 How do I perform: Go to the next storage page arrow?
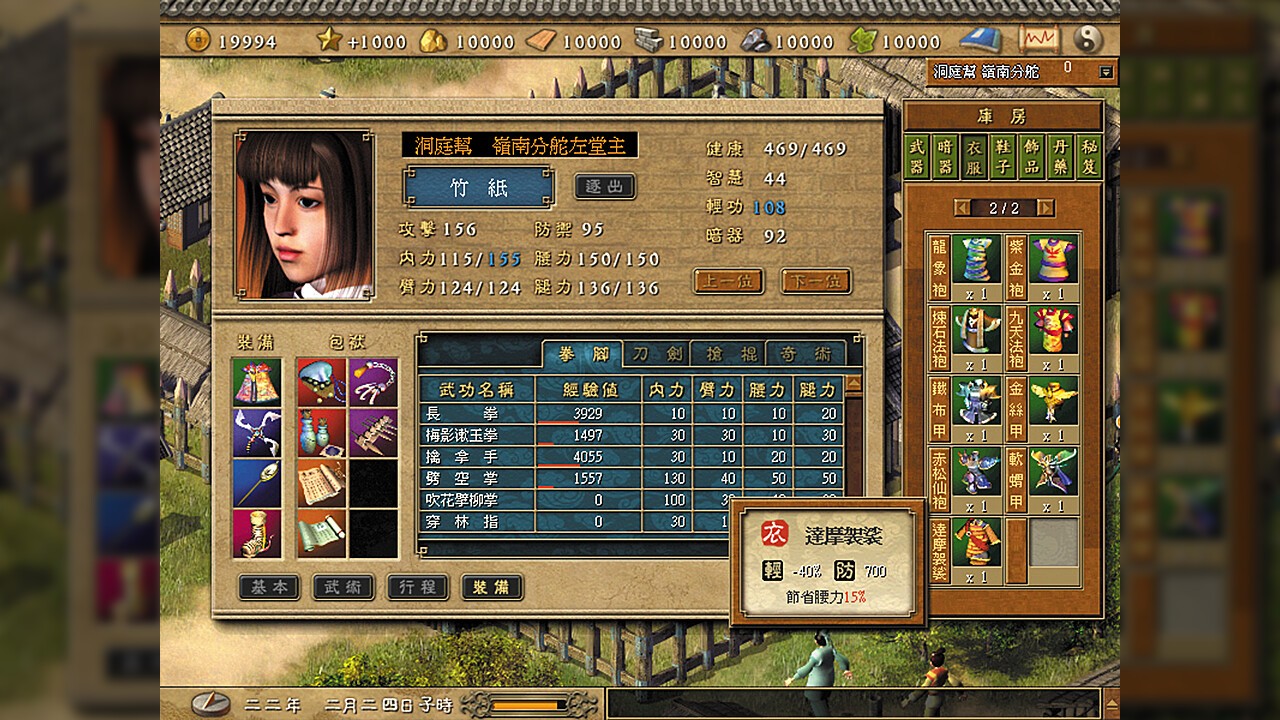click(x=1046, y=208)
